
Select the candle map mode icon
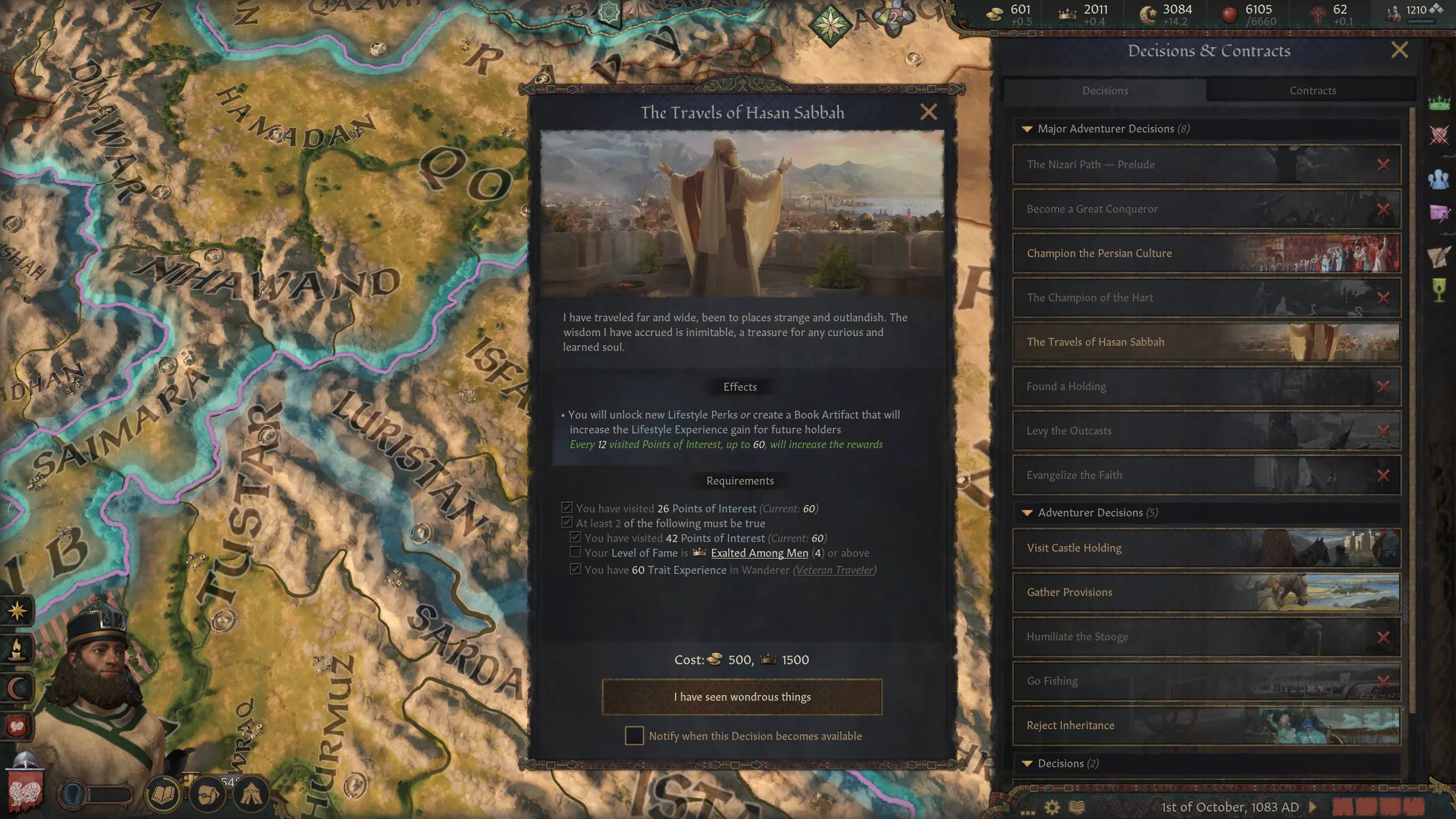pyautogui.click(x=17, y=648)
